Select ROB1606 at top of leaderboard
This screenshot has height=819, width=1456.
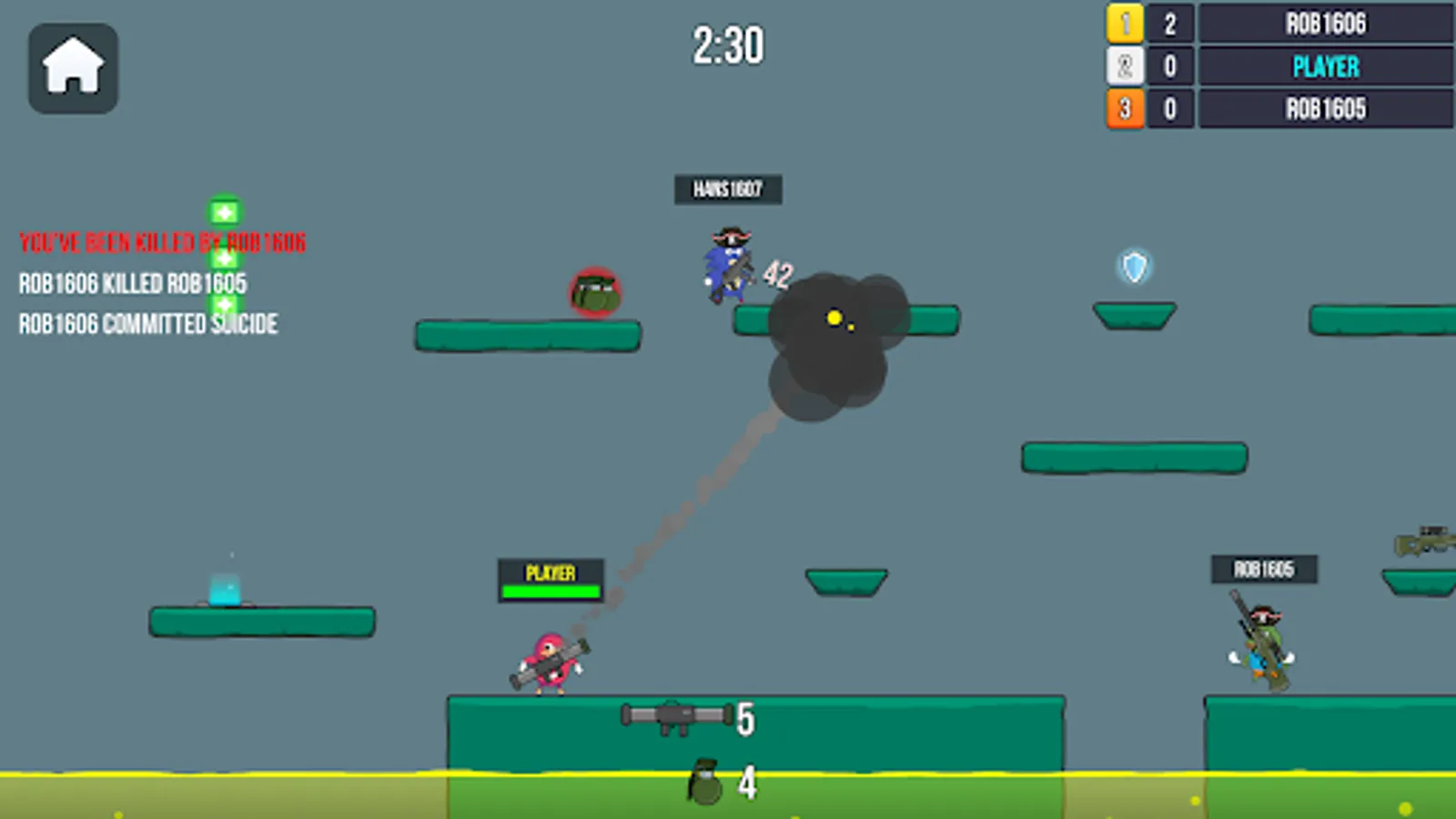(1324, 24)
